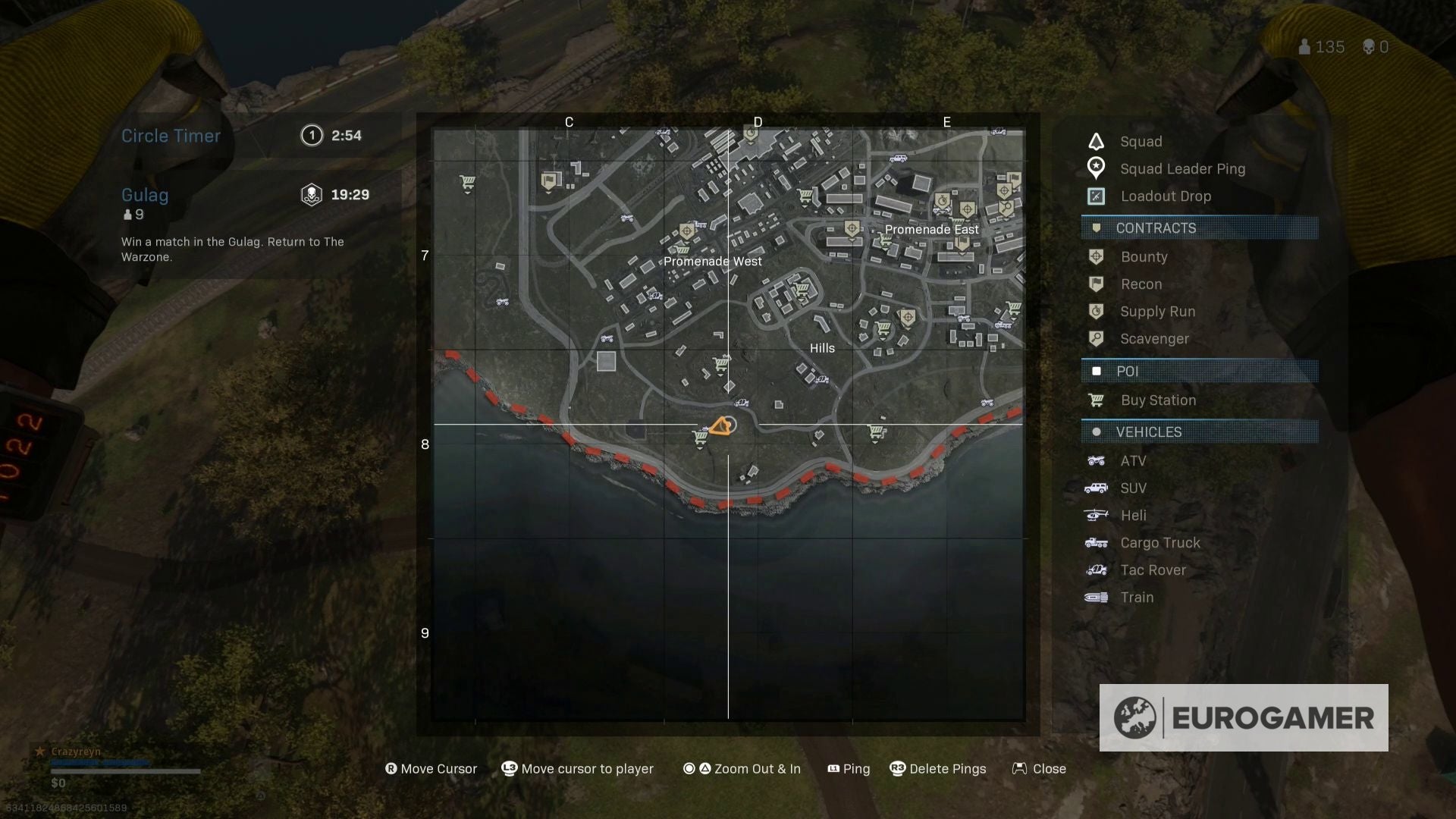Click the Close map option
Image resolution: width=1456 pixels, height=819 pixels.
(1049, 768)
